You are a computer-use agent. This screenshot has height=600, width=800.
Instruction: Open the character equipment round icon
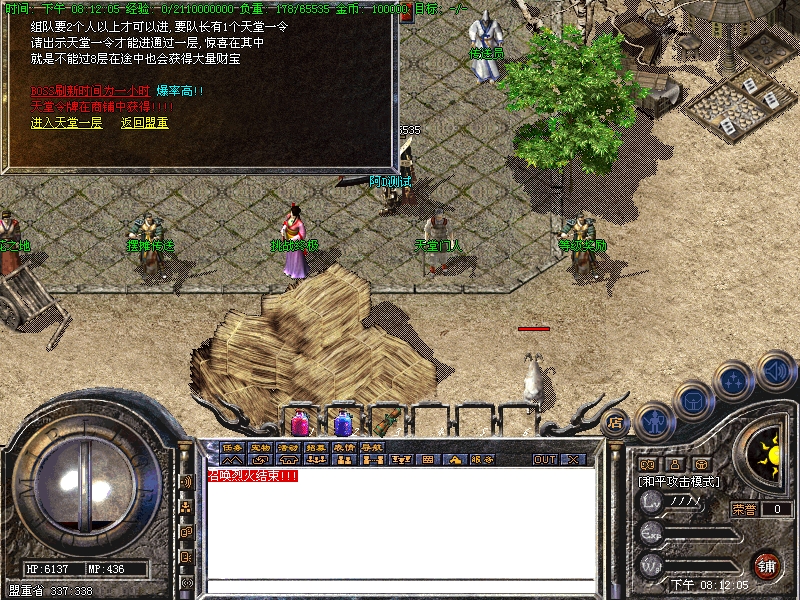pos(654,420)
